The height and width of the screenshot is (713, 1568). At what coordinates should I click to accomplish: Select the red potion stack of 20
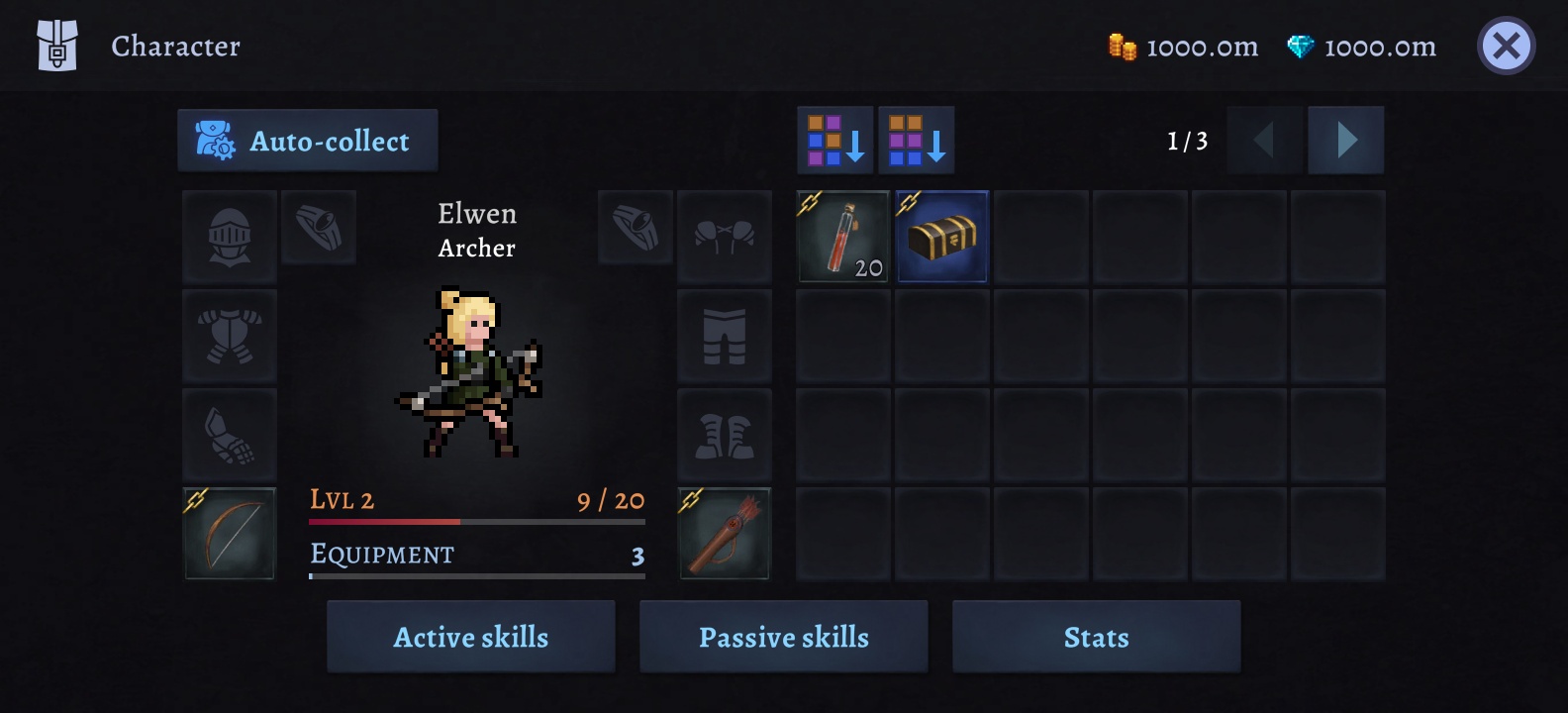point(843,237)
